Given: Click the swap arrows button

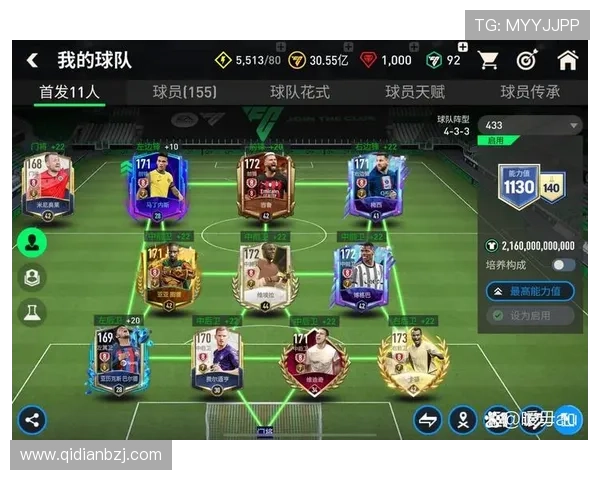Looking at the screenshot, I should click(x=428, y=419).
